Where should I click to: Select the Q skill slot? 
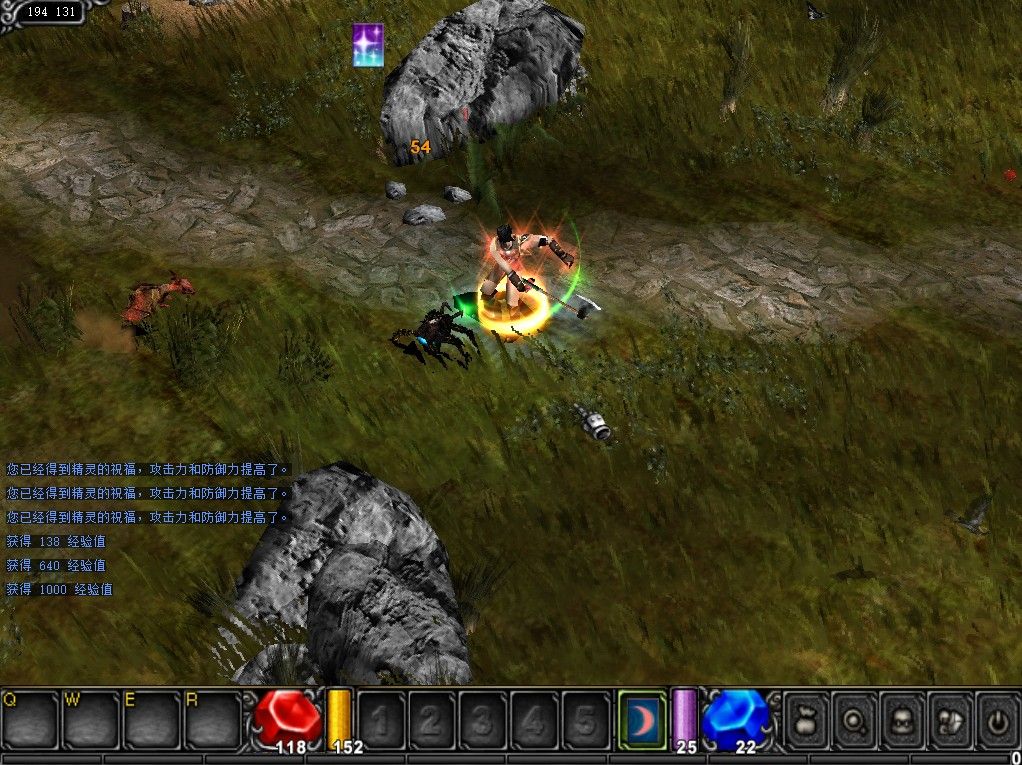pos(30,718)
